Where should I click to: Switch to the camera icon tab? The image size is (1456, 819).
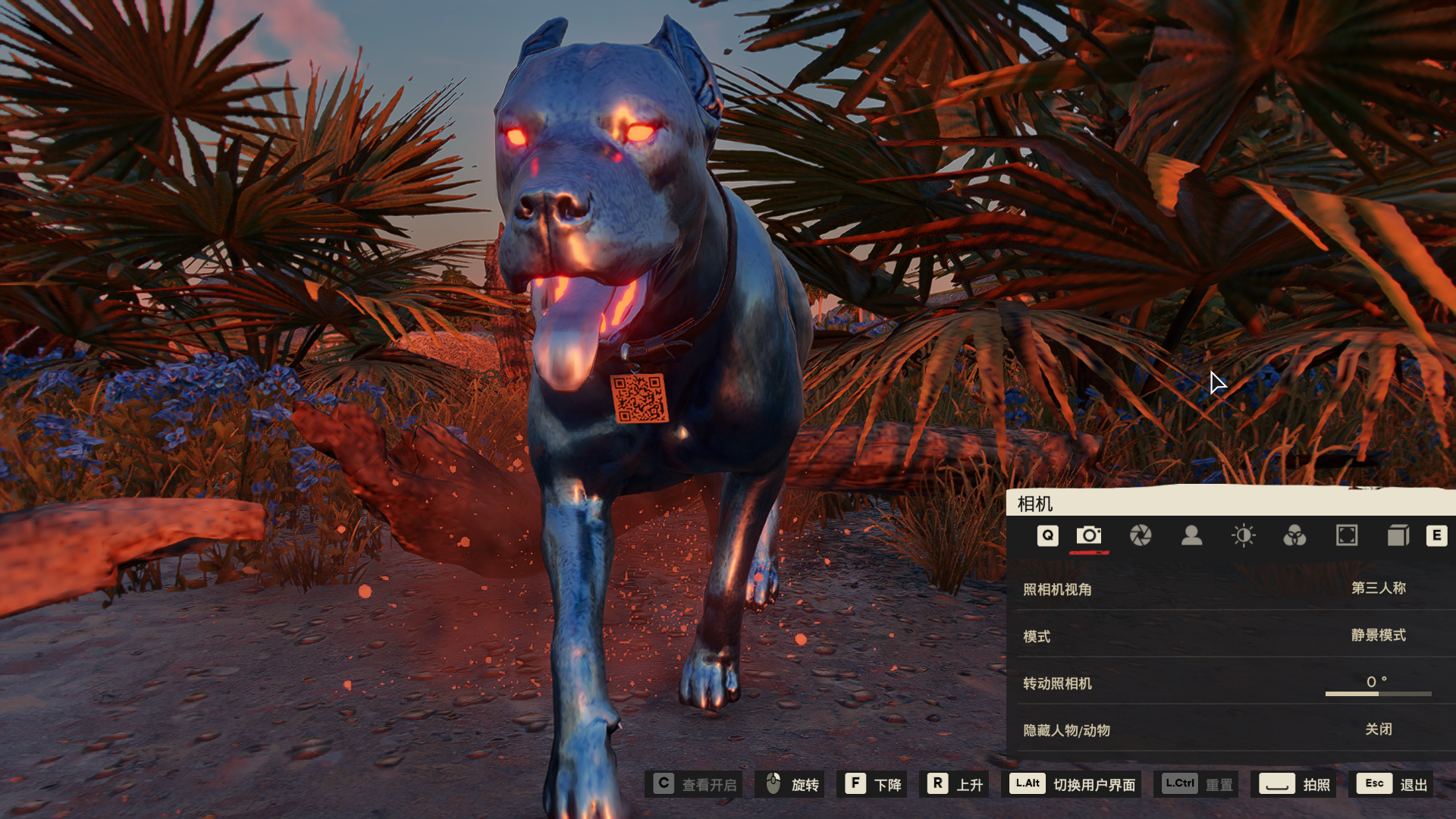pos(1089,535)
